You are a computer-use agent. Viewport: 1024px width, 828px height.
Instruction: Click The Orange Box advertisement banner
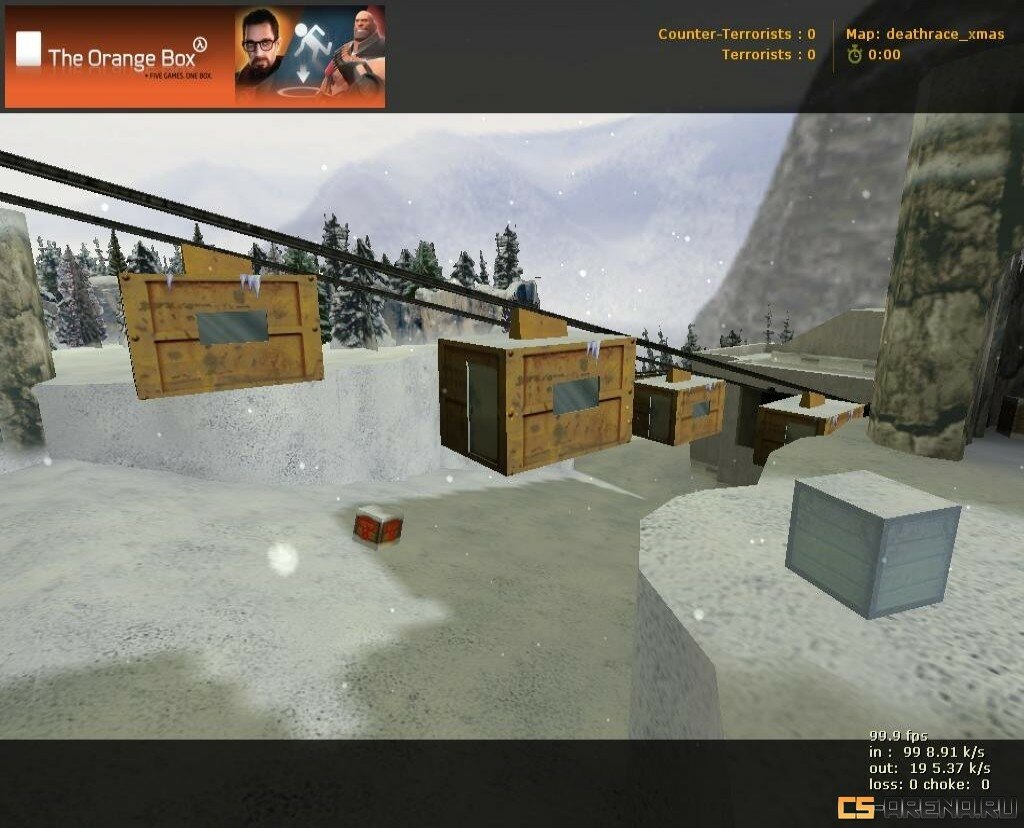point(194,56)
